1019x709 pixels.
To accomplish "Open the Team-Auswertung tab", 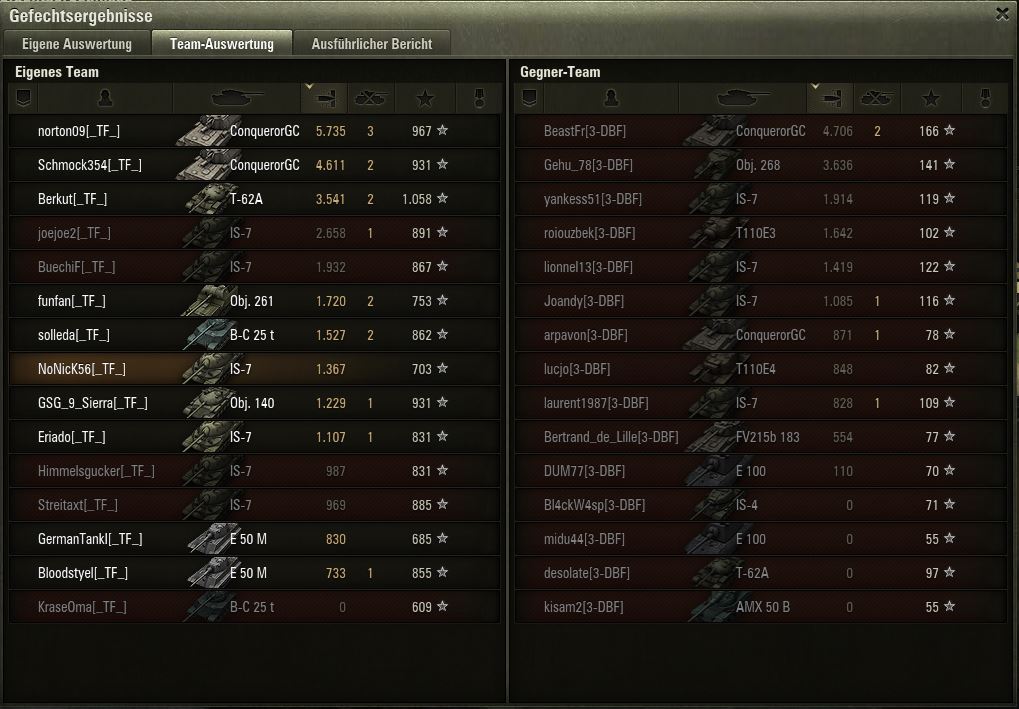I will tap(221, 44).
